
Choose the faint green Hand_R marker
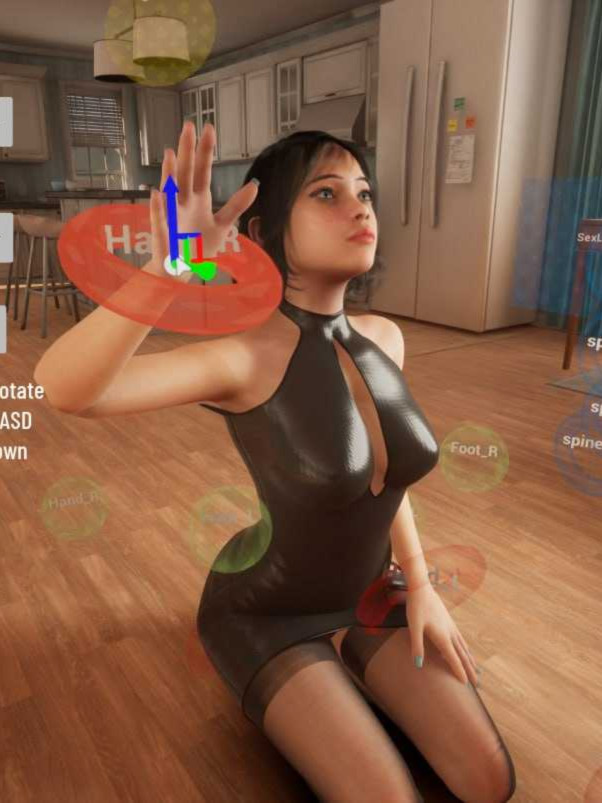pyautogui.click(x=73, y=503)
